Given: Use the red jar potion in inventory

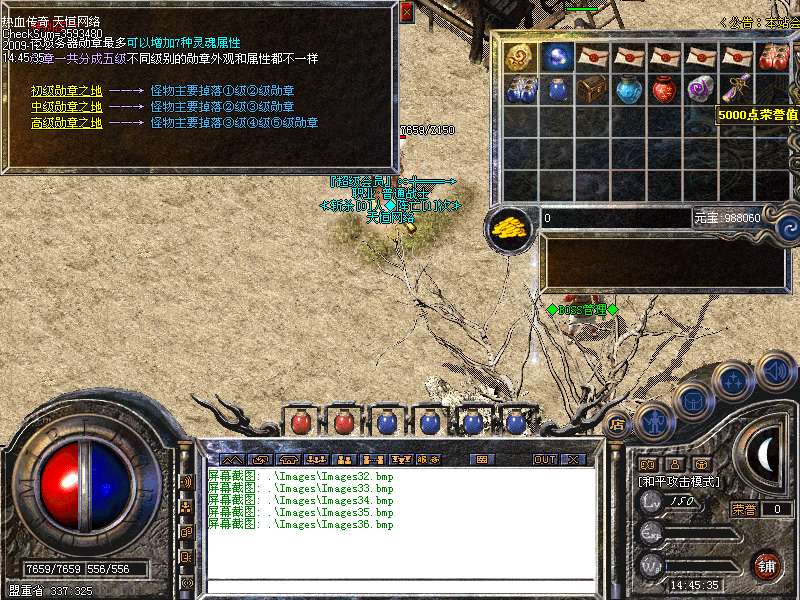Looking at the screenshot, I should pyautogui.click(x=665, y=89).
